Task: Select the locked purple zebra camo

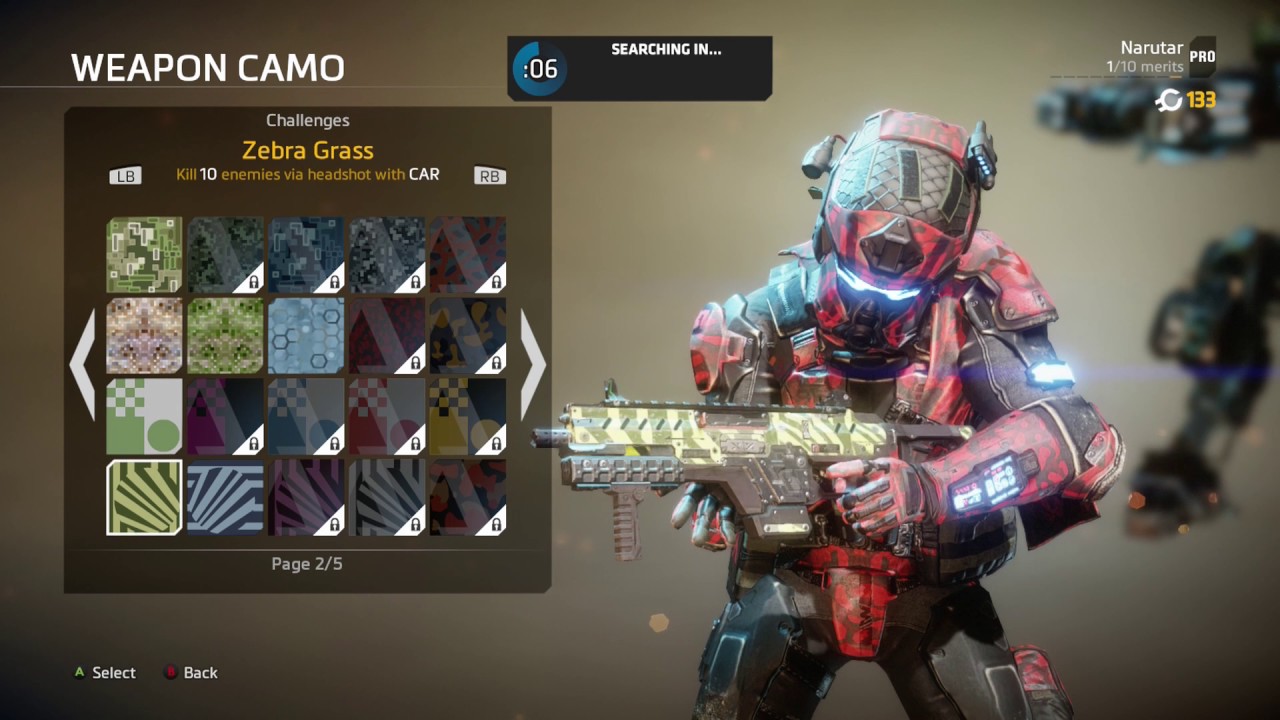Action: [306, 497]
